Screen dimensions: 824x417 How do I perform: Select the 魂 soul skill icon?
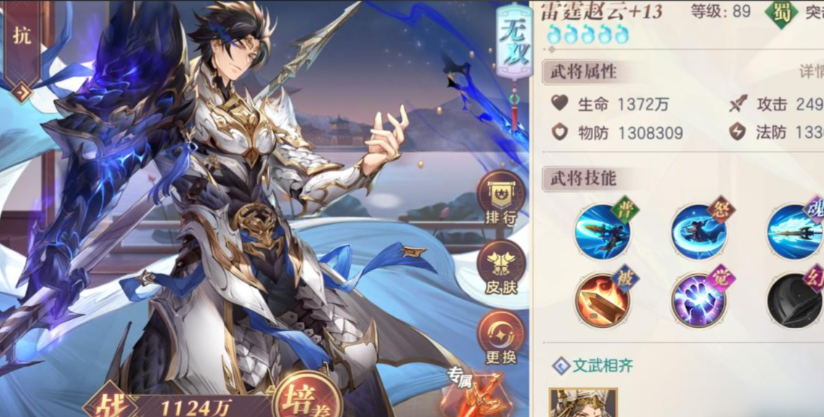coord(795,229)
